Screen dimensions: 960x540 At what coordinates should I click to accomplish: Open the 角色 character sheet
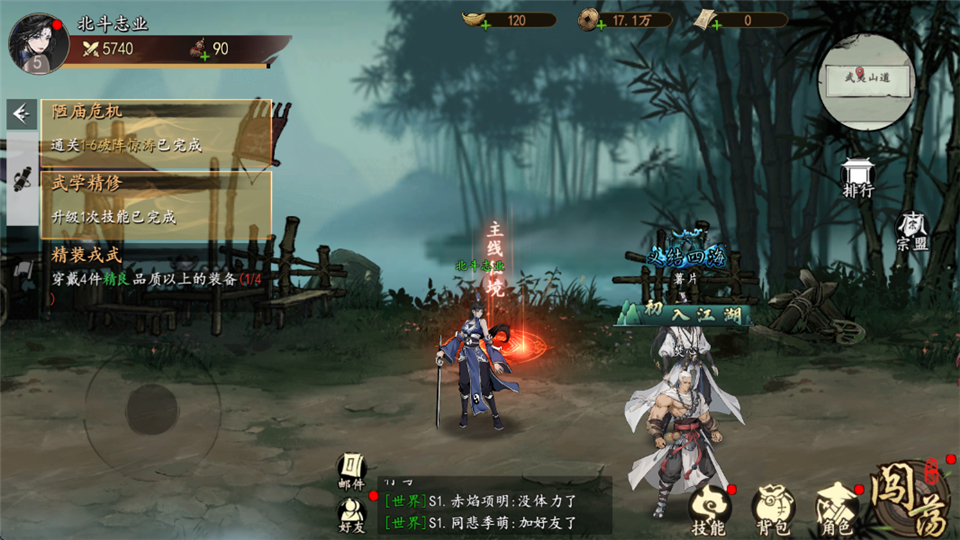836,510
